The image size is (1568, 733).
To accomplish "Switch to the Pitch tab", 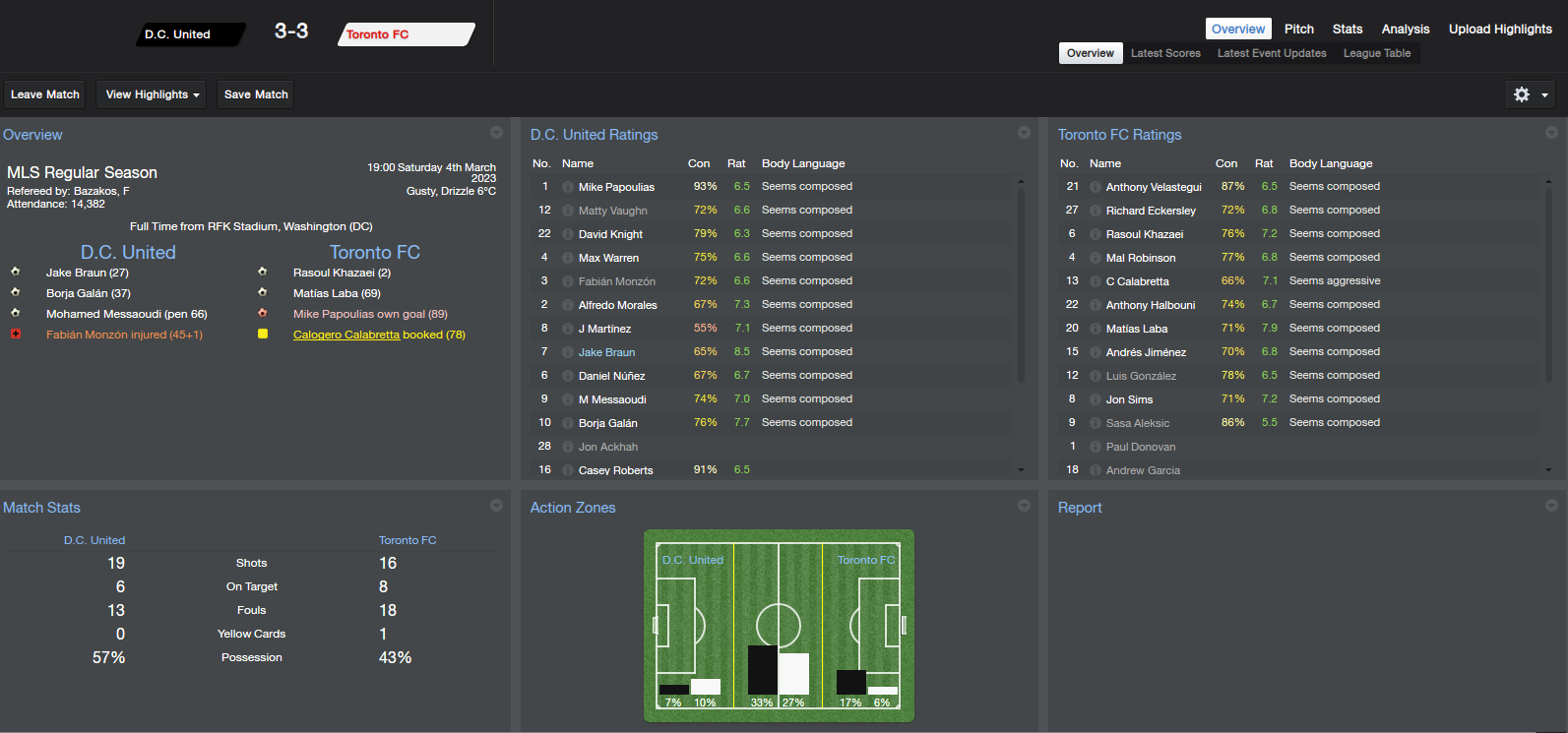I will tap(1298, 29).
